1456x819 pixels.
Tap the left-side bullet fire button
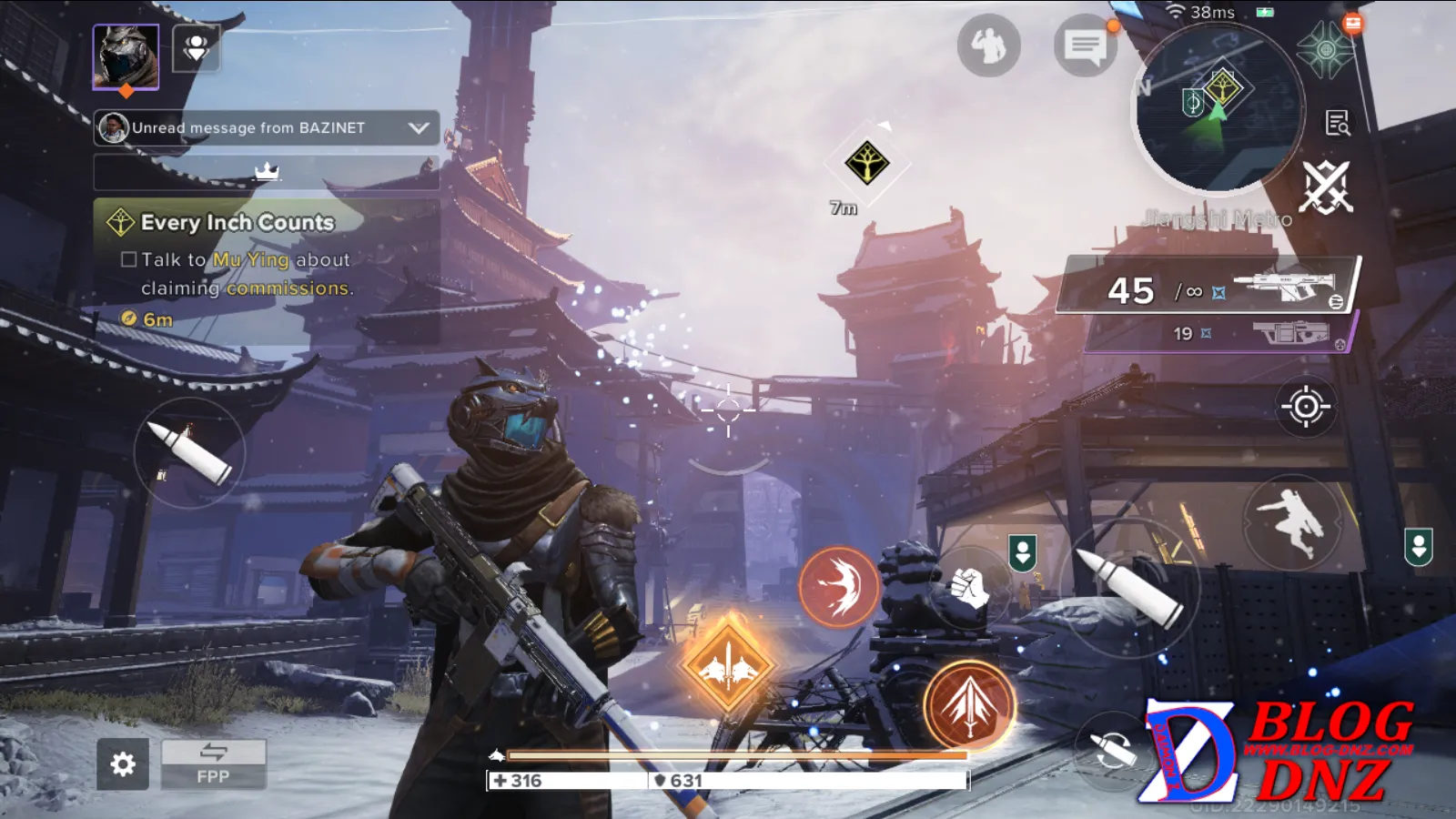click(x=189, y=452)
